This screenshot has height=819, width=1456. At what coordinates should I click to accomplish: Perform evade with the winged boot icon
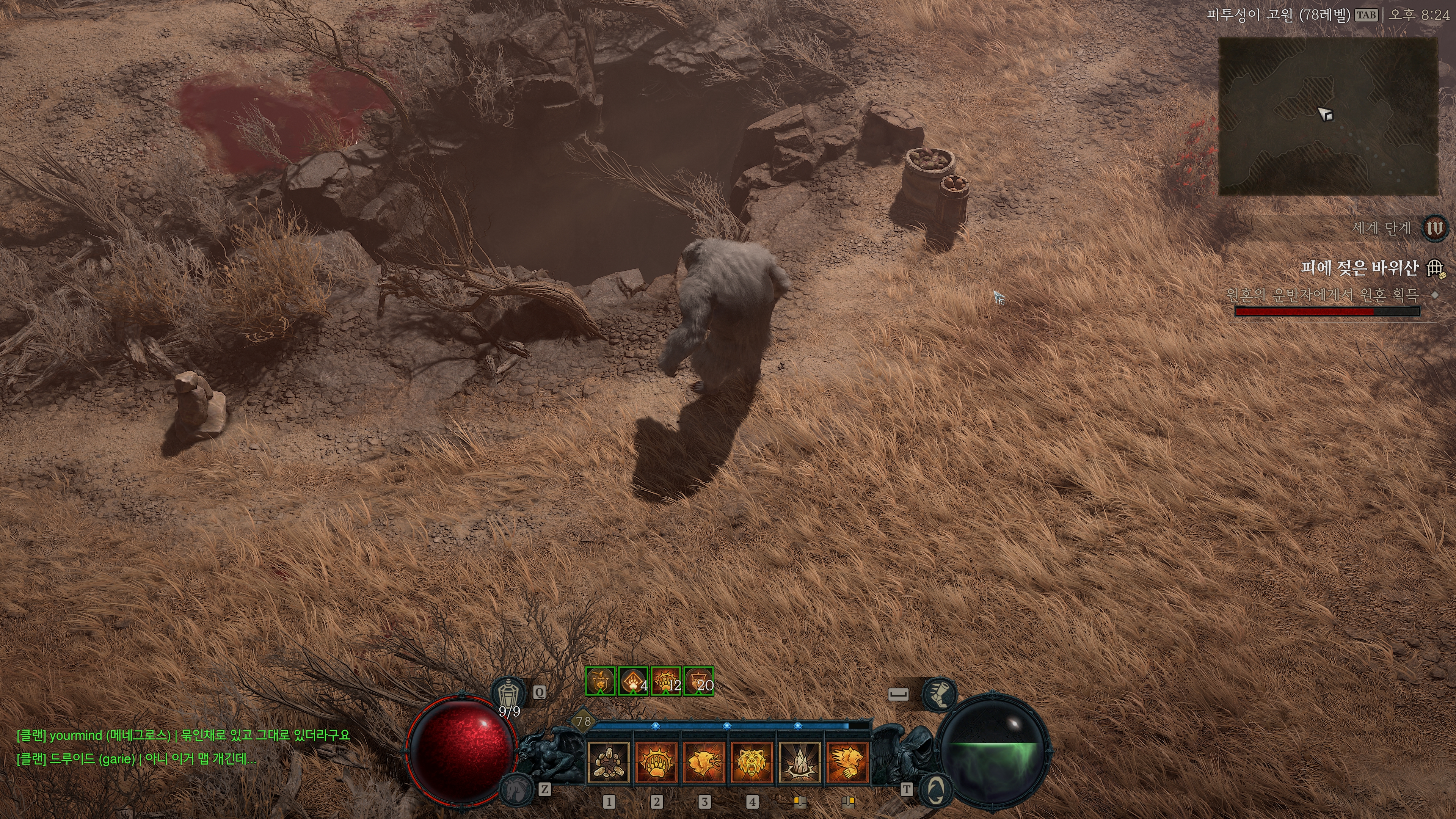point(939,694)
